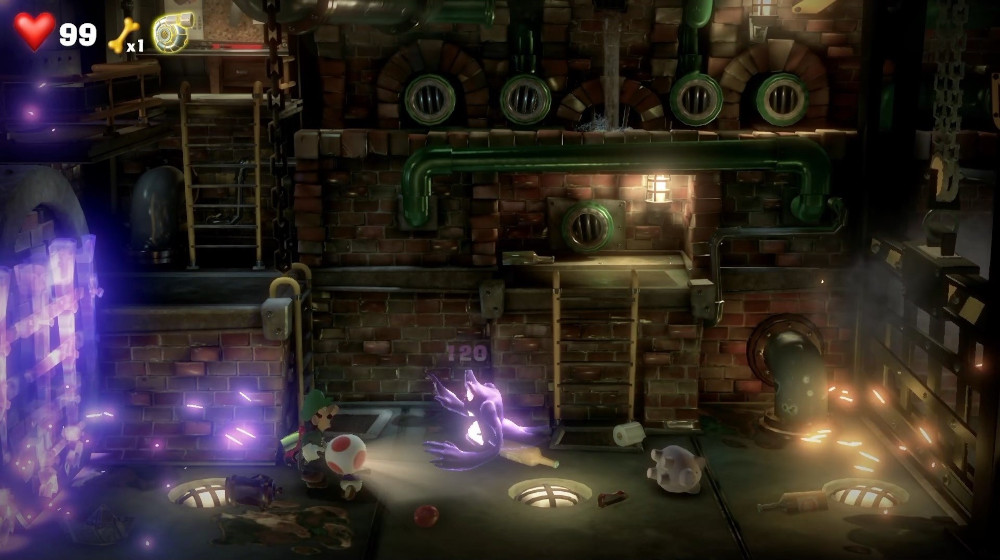Click the gold vacuum upgrade icon
Image resolution: width=1000 pixels, height=560 pixels.
click(x=172, y=34)
